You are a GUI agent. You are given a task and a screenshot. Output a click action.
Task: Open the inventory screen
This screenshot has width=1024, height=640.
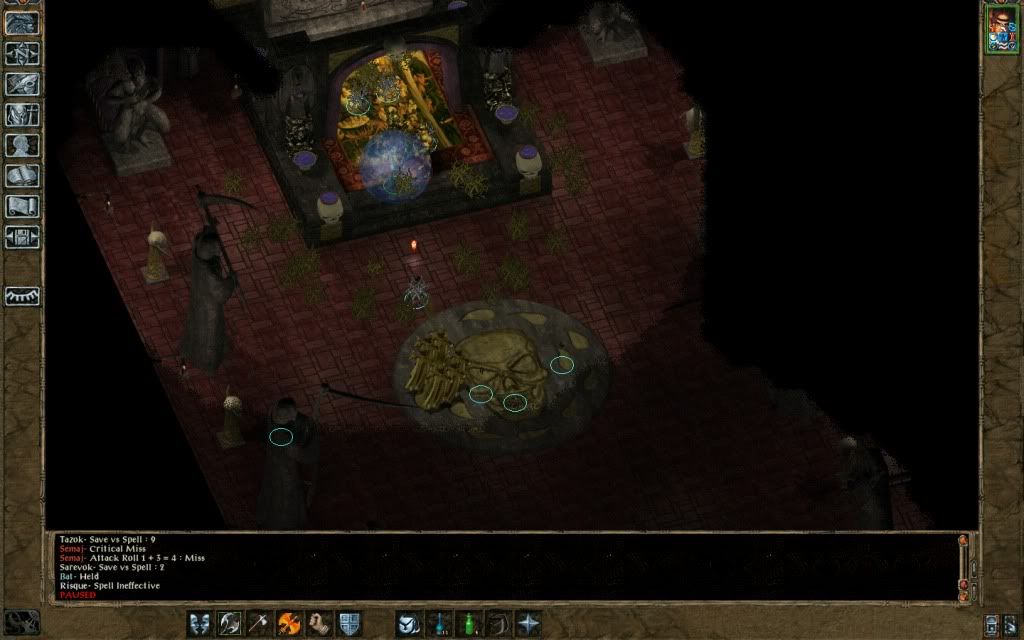(x=22, y=115)
